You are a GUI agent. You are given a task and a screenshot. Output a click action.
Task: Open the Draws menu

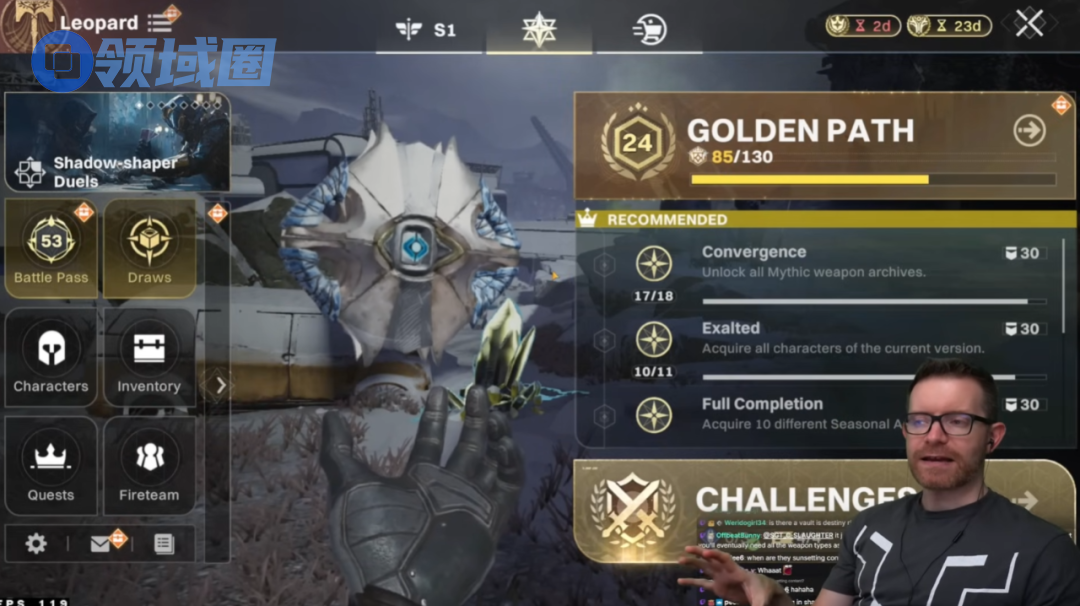[149, 248]
